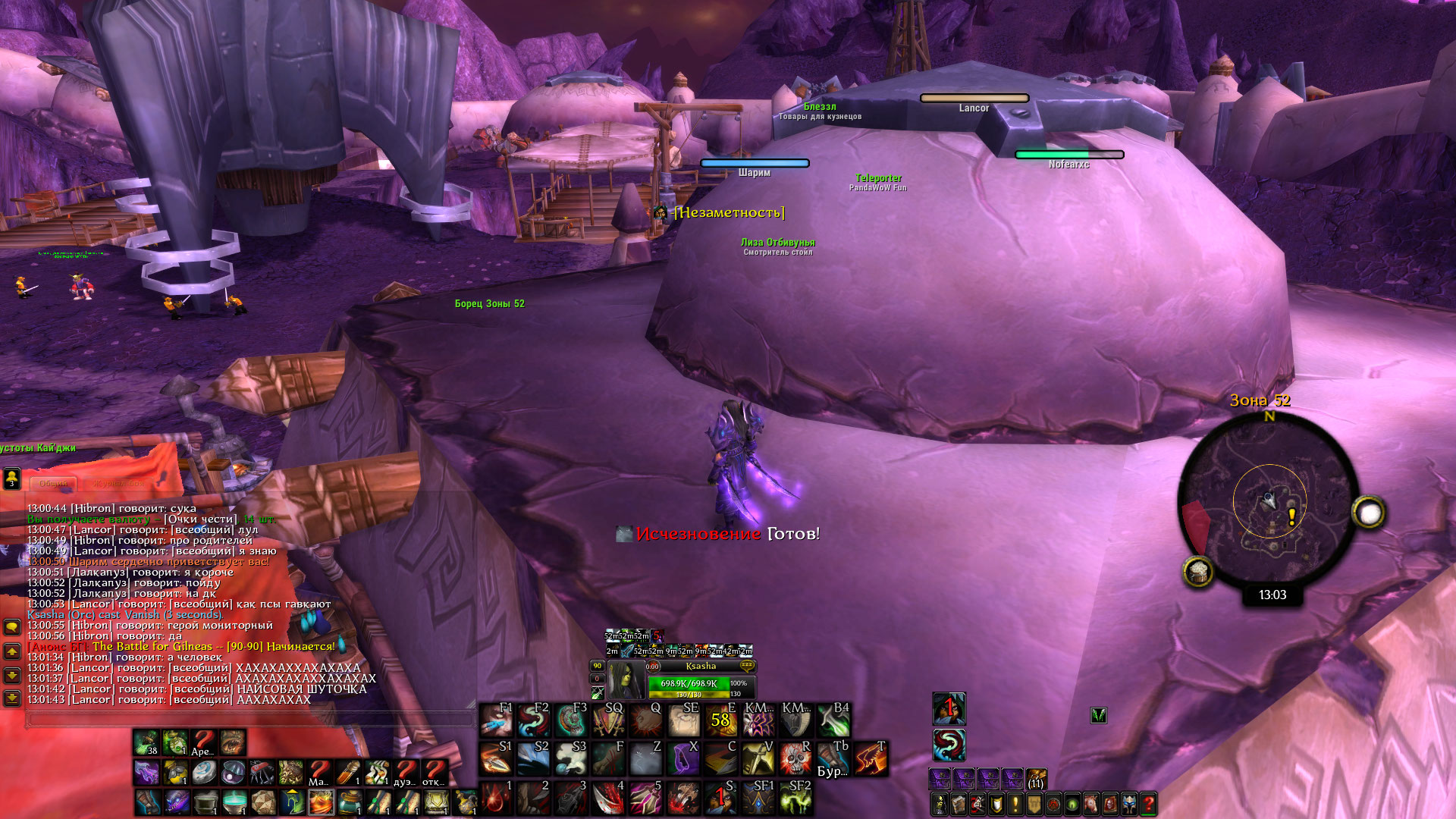Activate the smoke cloud ability on S3

pyautogui.click(x=571, y=759)
